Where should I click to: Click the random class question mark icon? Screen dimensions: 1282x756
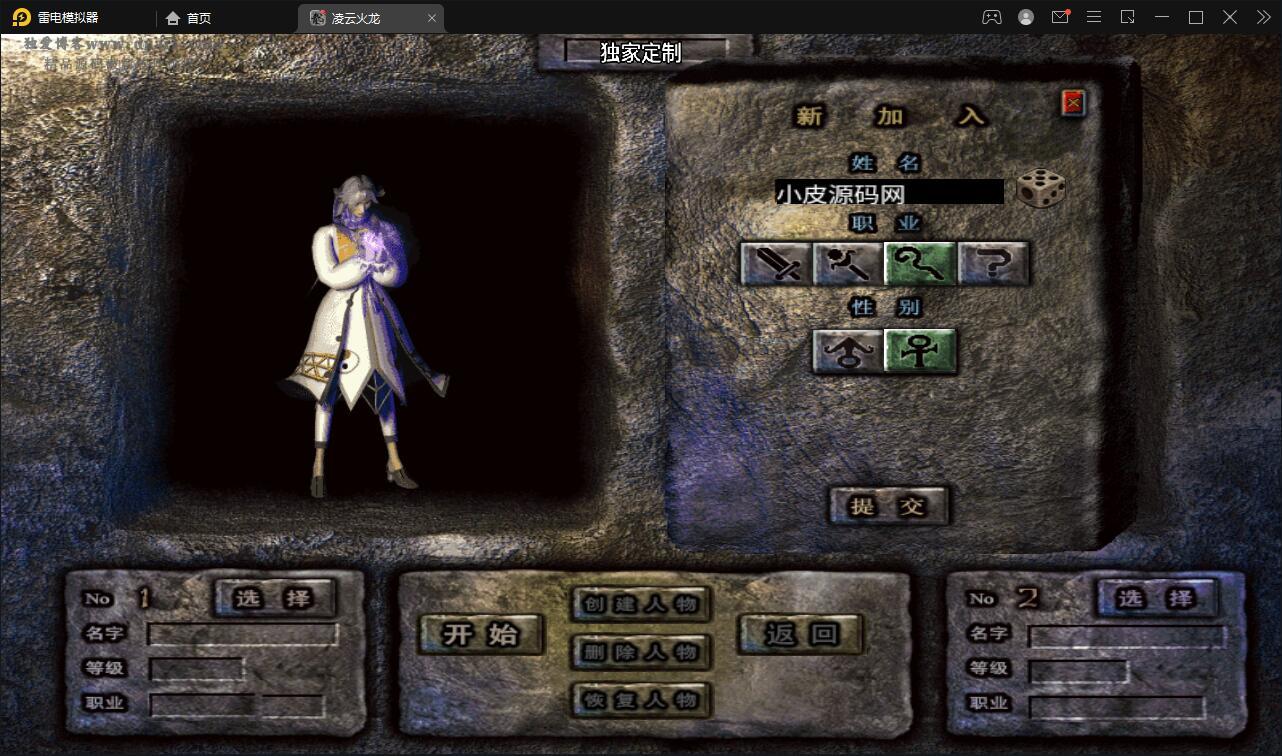[993, 263]
